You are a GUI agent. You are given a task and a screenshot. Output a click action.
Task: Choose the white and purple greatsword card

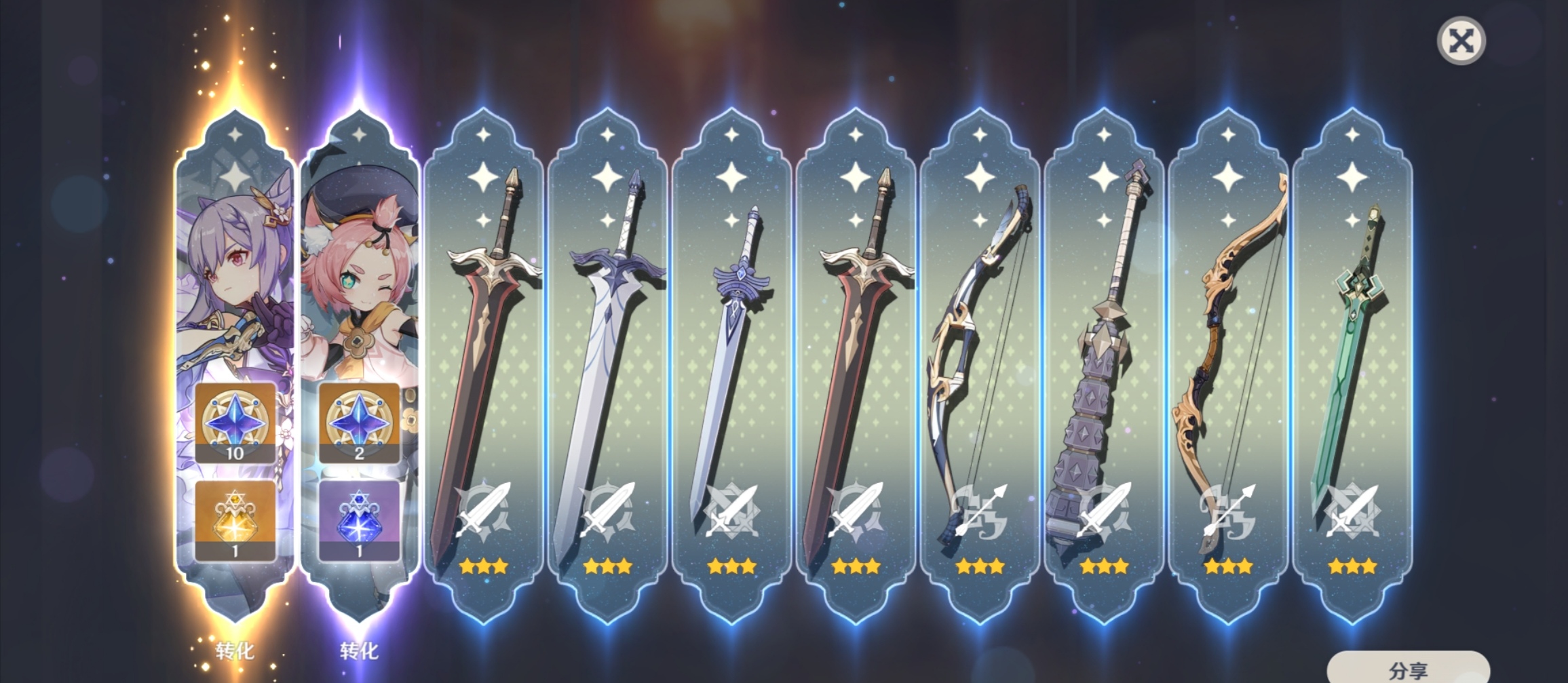coord(607,366)
